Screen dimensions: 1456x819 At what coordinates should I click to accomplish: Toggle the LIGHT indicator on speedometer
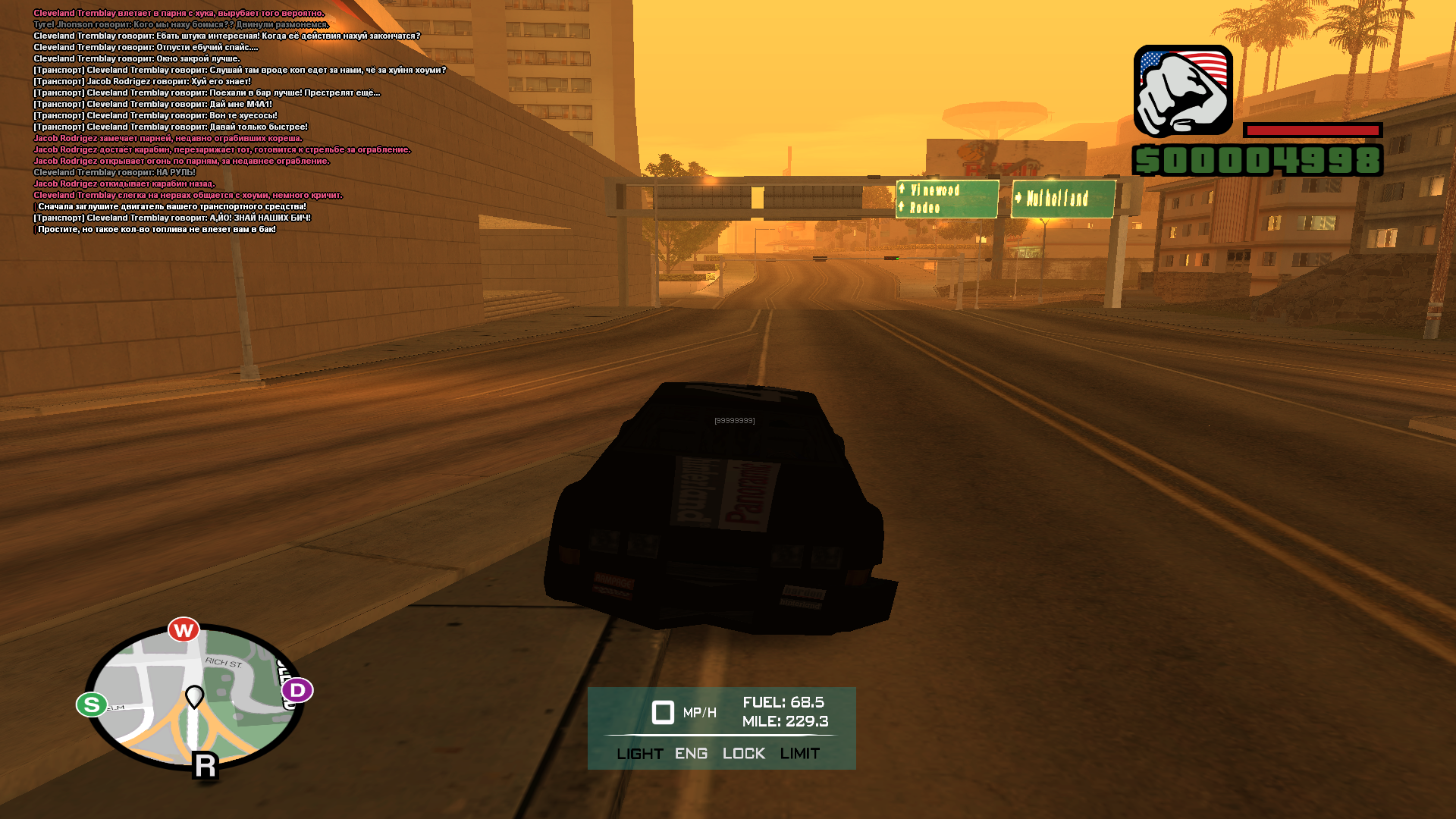coord(640,754)
